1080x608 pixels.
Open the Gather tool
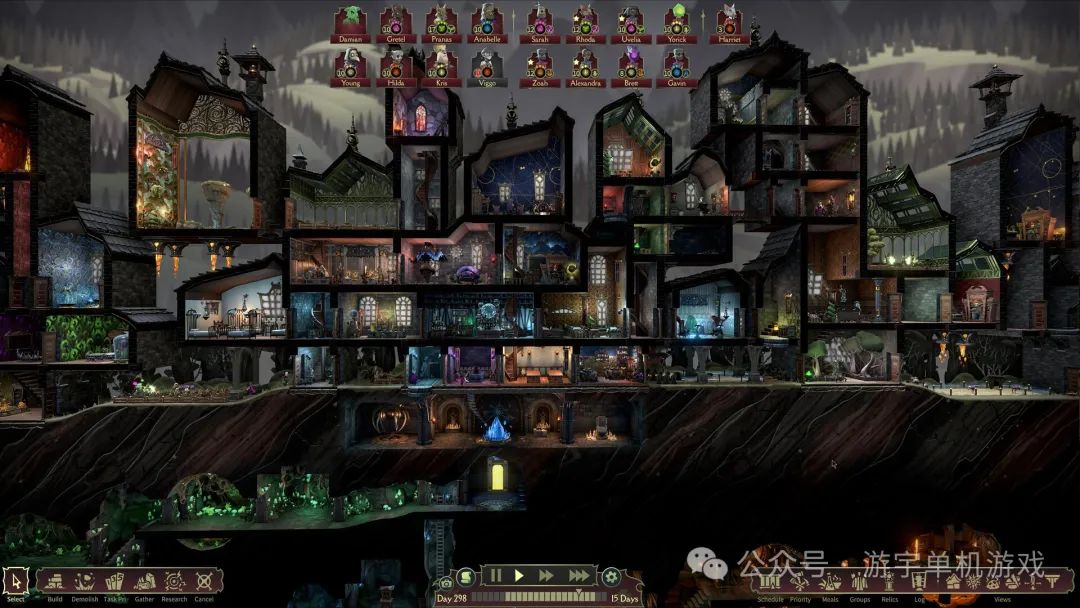click(x=145, y=581)
